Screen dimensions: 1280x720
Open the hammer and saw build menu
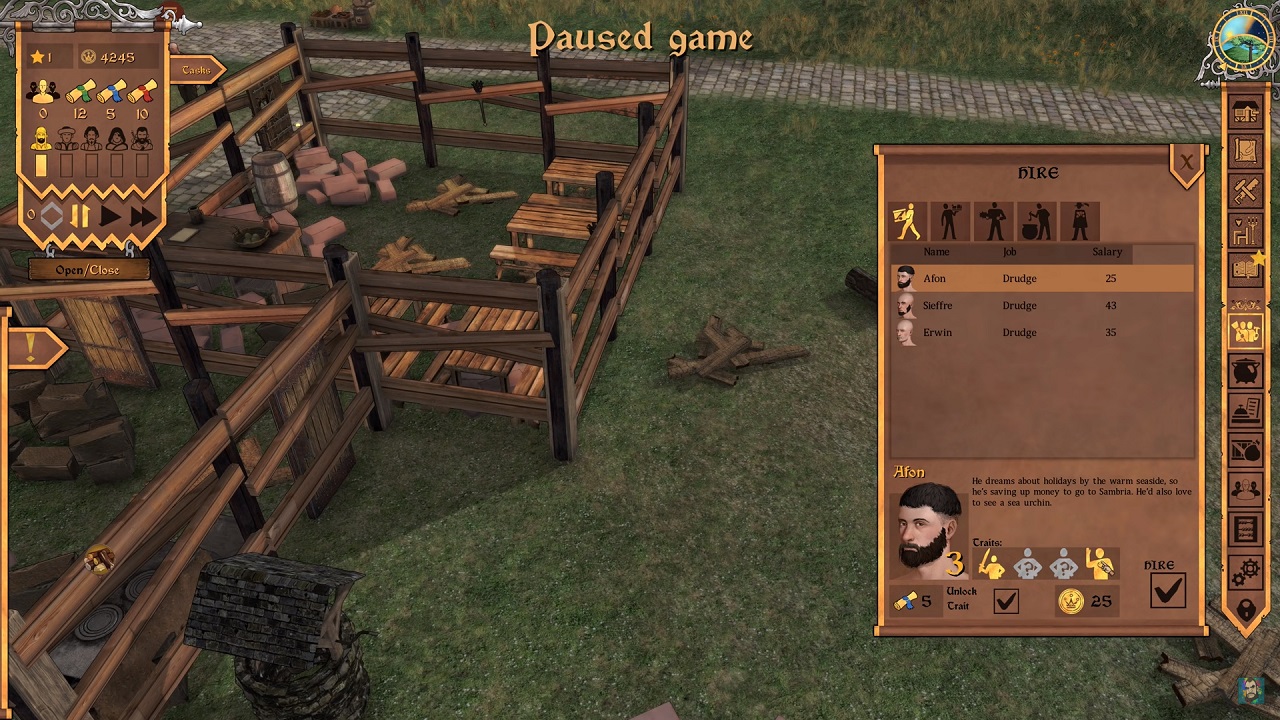pyautogui.click(x=1245, y=190)
